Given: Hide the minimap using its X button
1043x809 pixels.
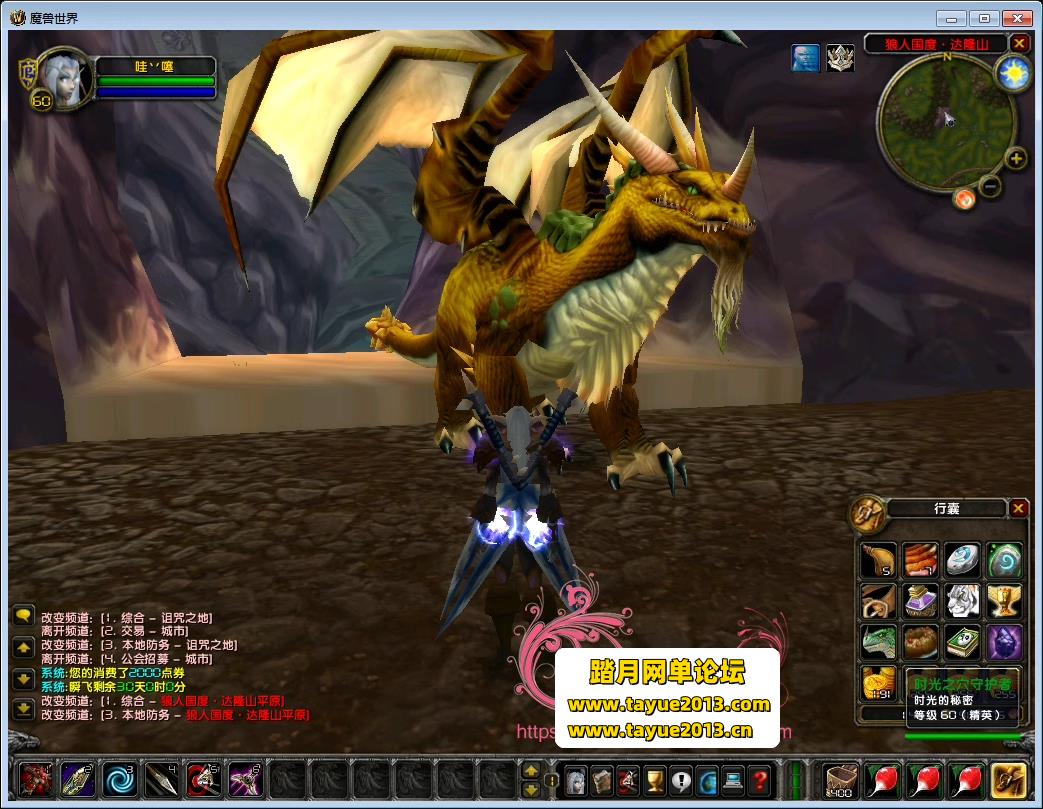Looking at the screenshot, I should click(x=1019, y=43).
